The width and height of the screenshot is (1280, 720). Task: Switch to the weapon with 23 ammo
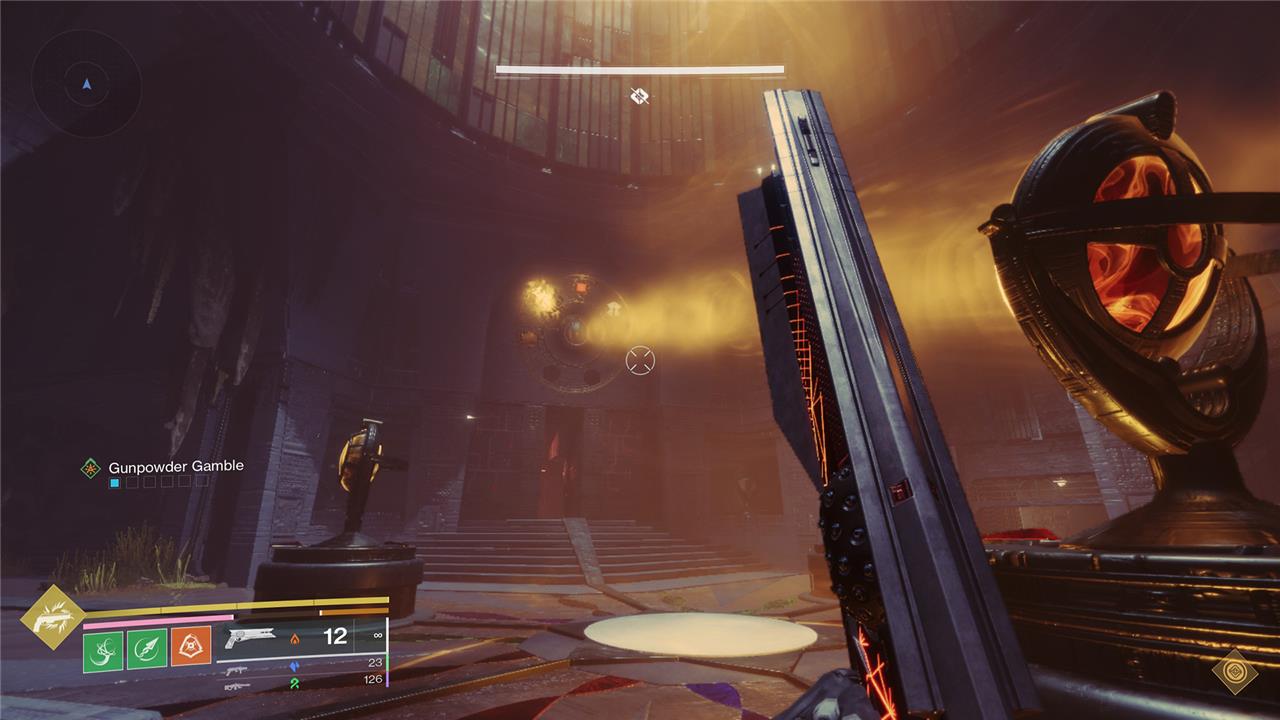pyautogui.click(x=237, y=664)
